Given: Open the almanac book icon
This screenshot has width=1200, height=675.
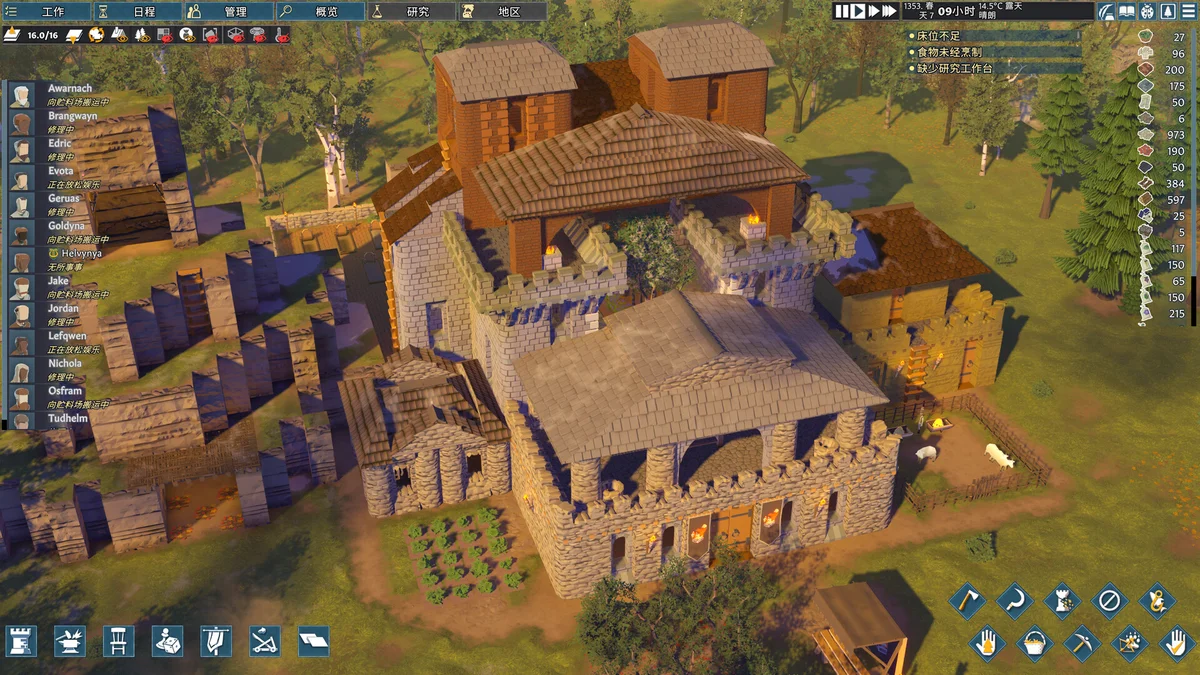Looking at the screenshot, I should 1127,12.
